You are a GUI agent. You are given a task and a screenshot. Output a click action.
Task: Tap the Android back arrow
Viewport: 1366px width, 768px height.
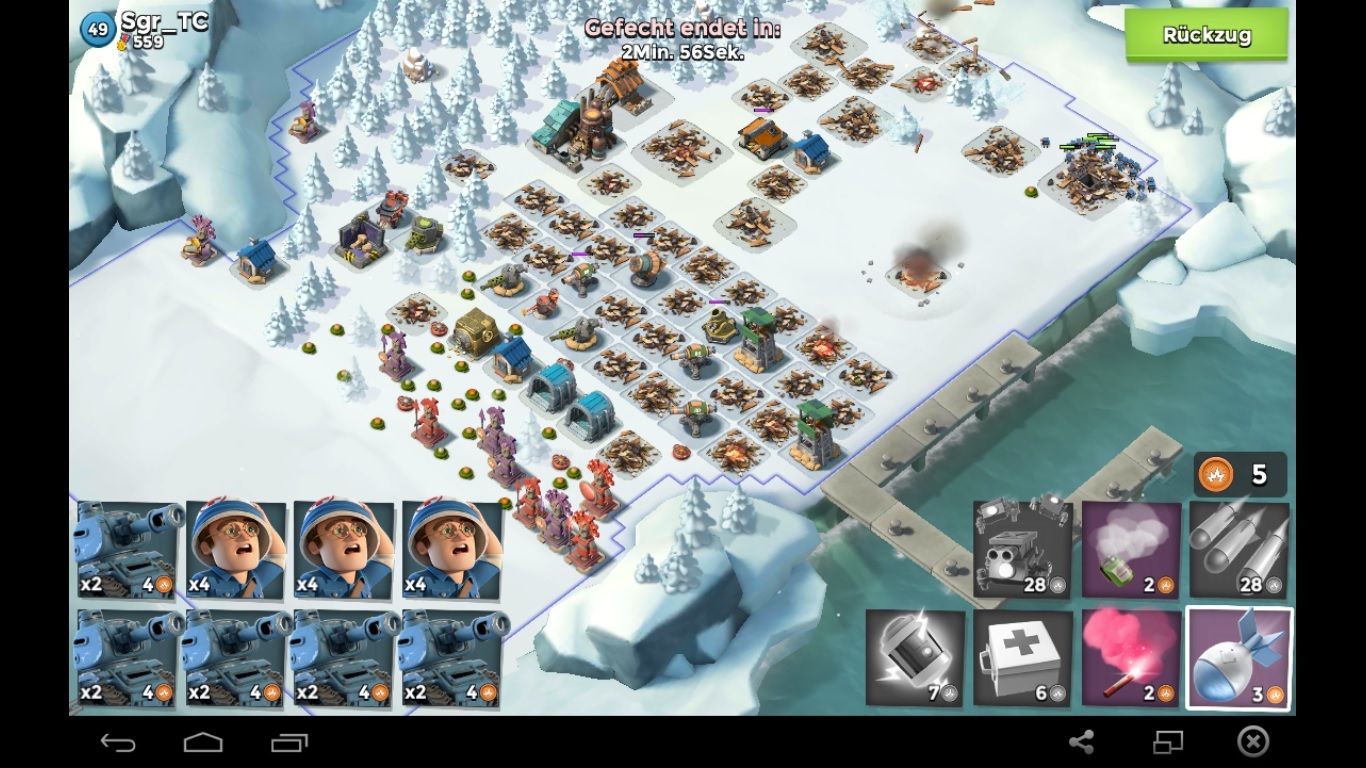tap(118, 742)
